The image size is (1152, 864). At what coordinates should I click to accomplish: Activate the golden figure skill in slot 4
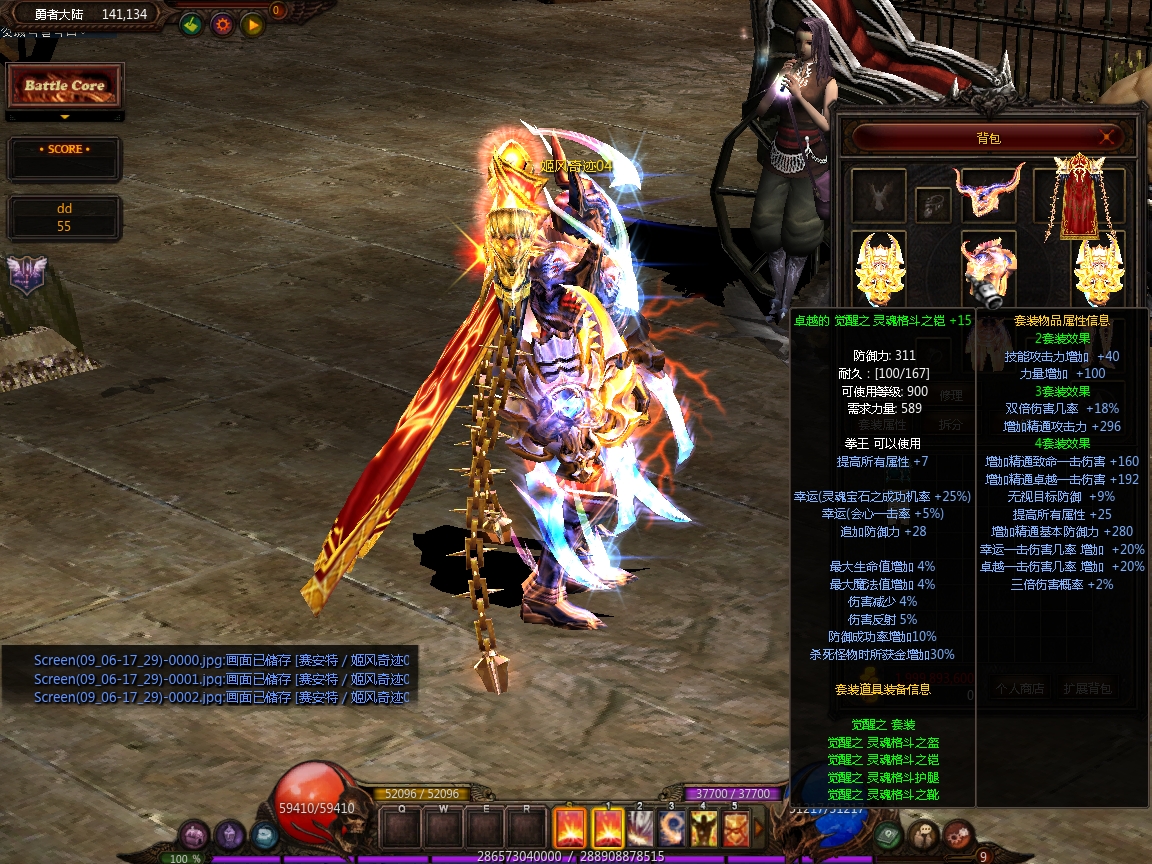704,829
